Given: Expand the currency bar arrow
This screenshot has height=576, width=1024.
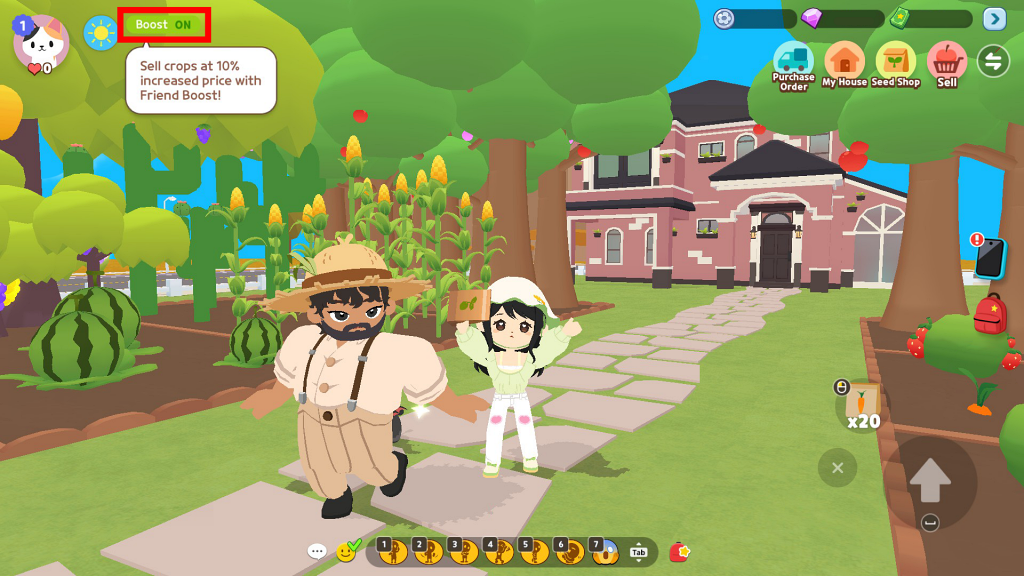Looking at the screenshot, I should (994, 19).
